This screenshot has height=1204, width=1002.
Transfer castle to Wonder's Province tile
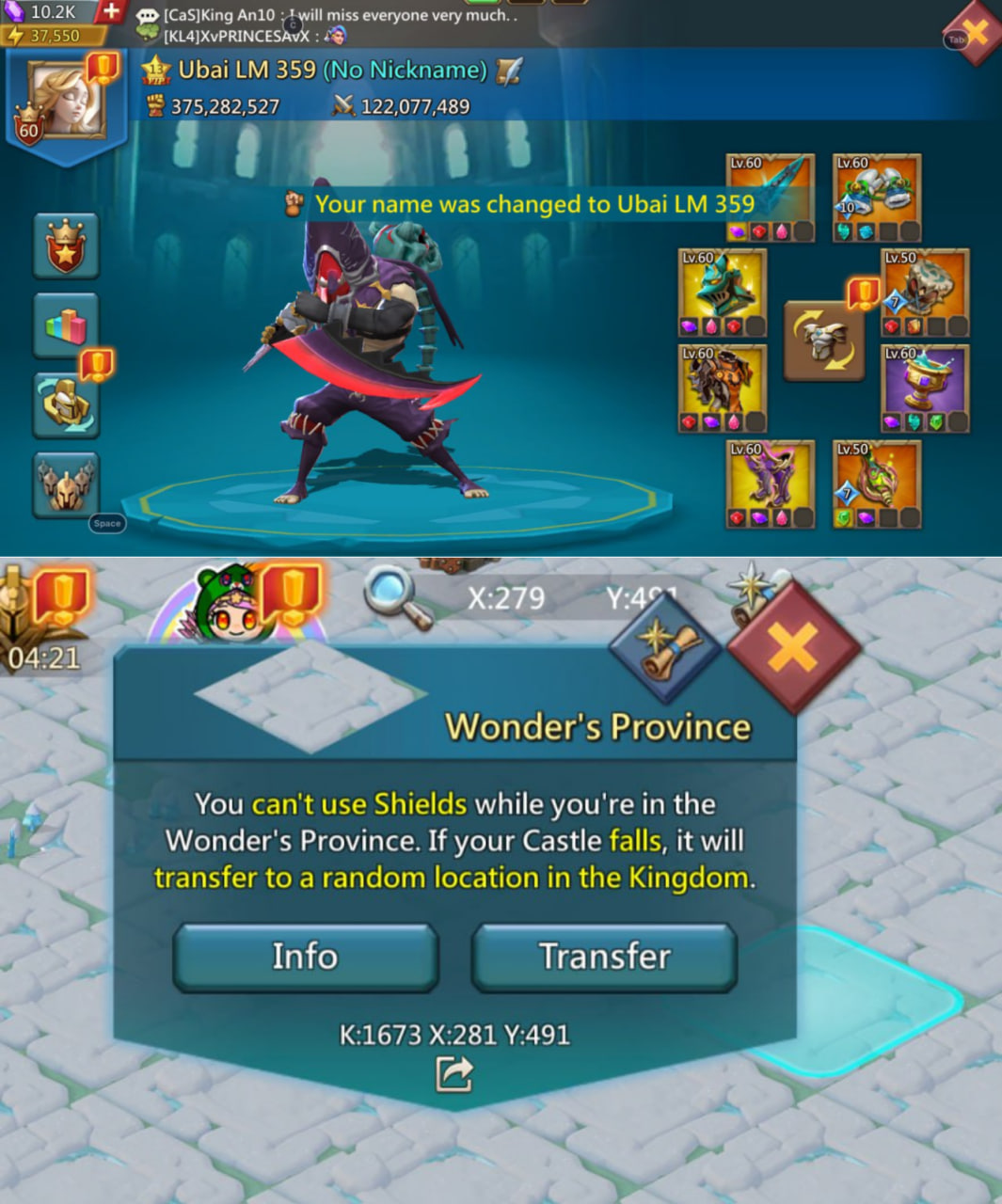pyautogui.click(x=604, y=957)
